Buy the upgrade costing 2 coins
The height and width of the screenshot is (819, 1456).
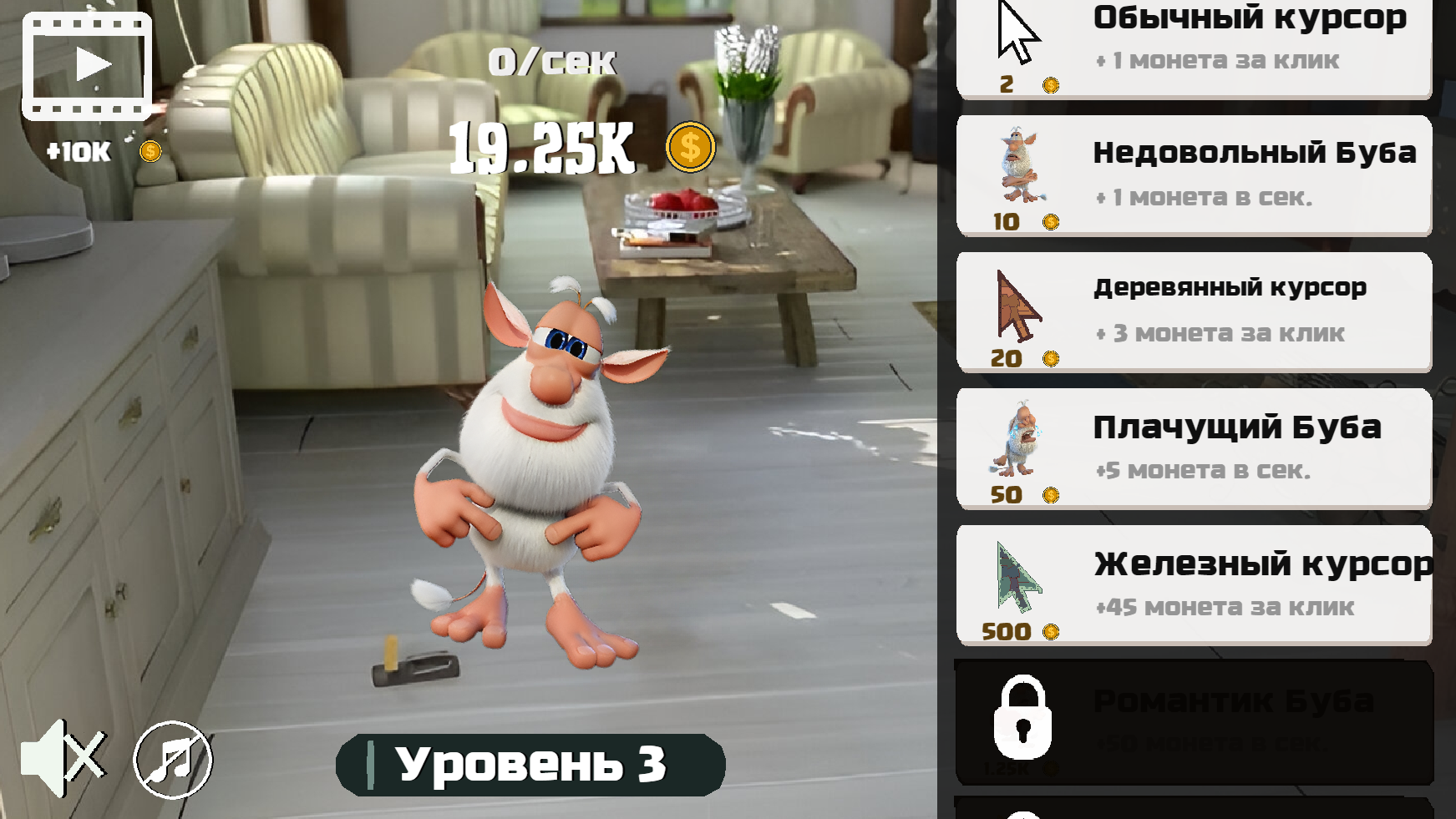(x=1195, y=46)
